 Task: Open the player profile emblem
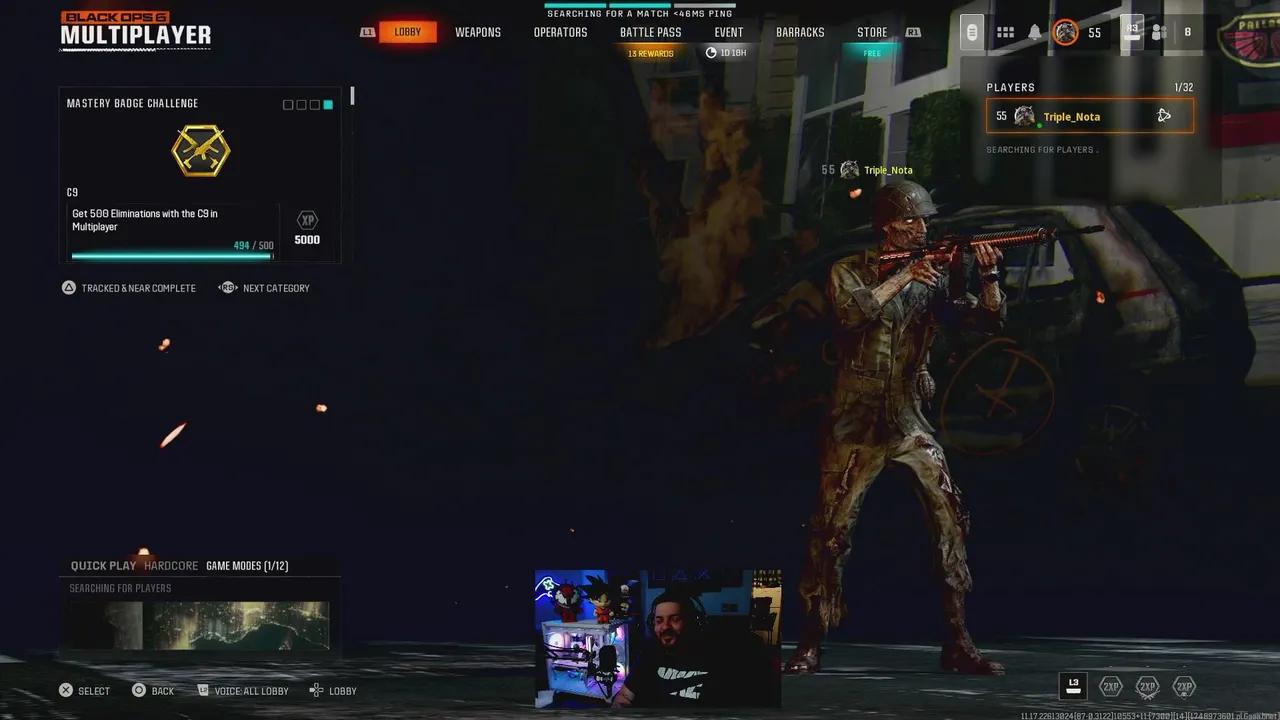point(1066,31)
